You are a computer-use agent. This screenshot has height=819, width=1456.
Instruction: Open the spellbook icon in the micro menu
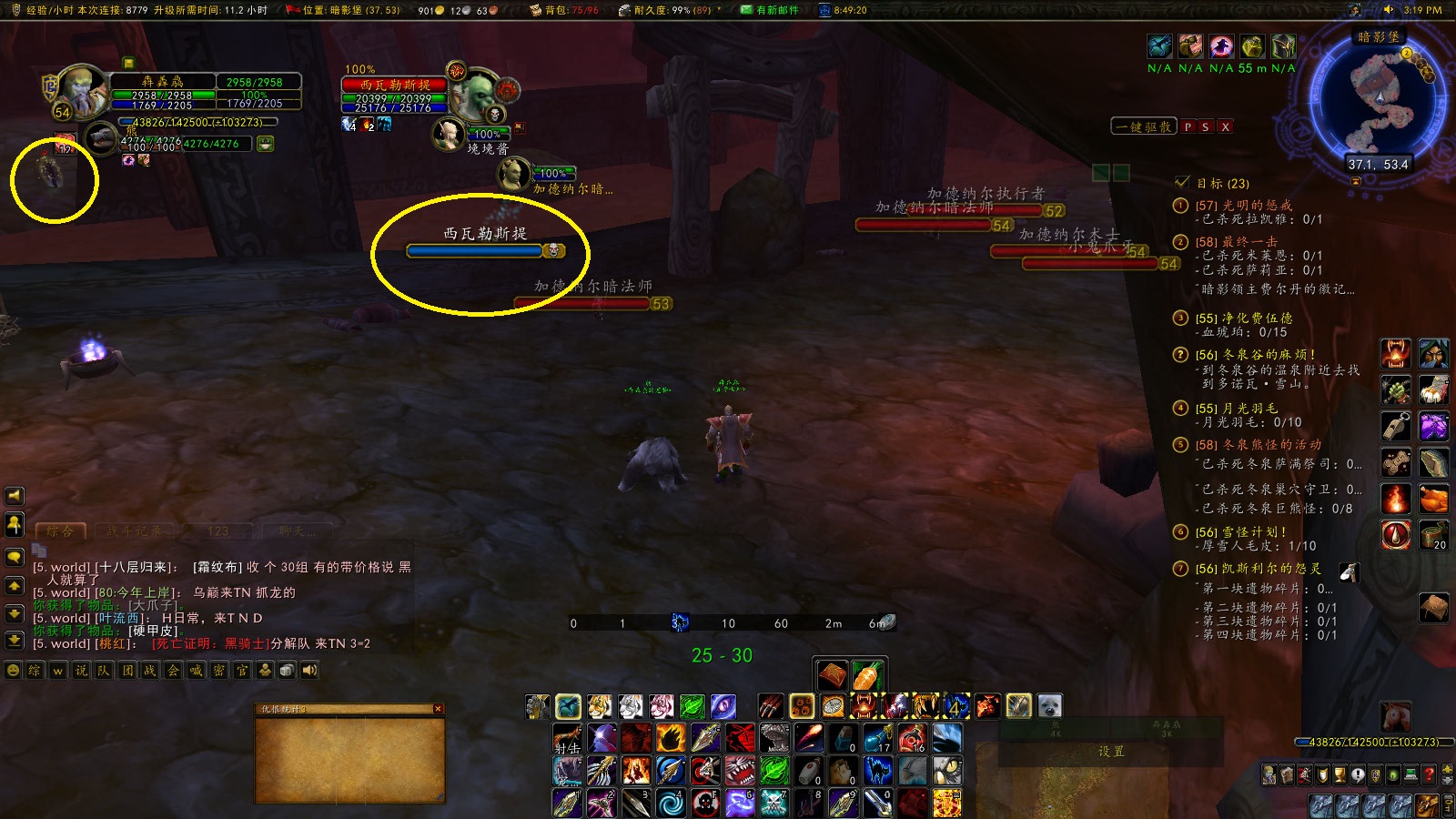pos(1287,775)
